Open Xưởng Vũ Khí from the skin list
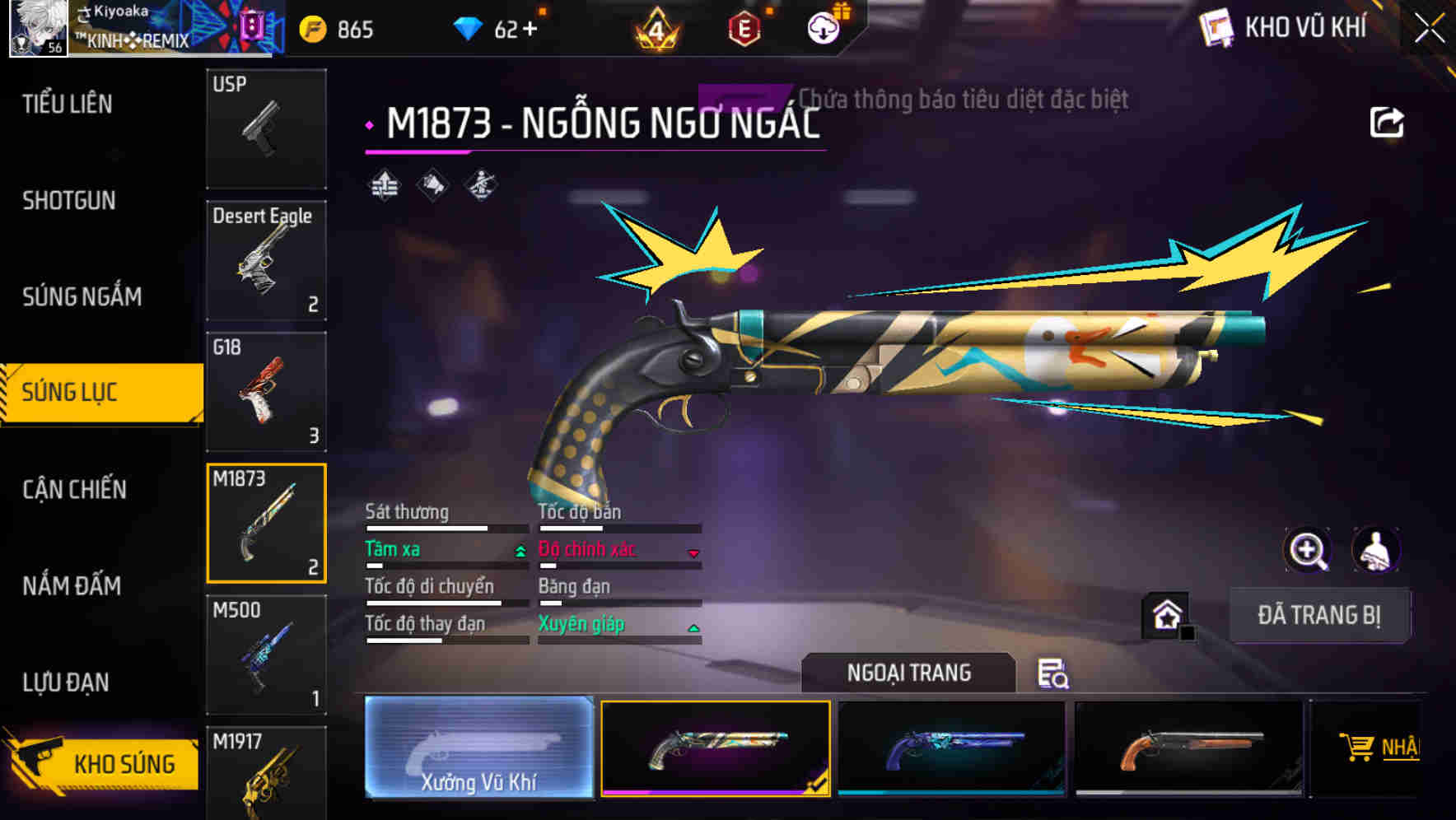1456x820 pixels. coord(478,749)
